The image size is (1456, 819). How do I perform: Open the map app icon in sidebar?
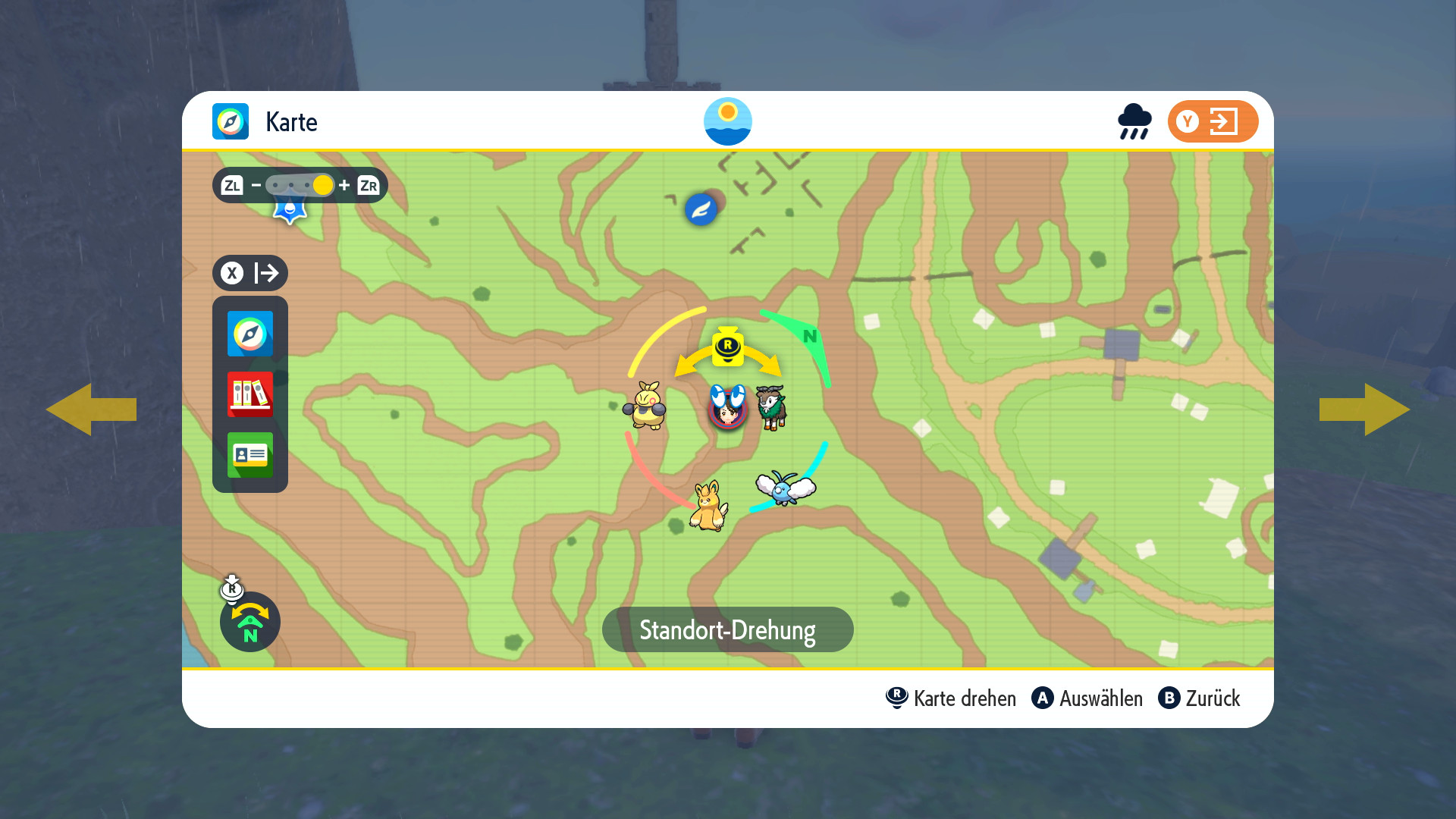click(x=249, y=334)
